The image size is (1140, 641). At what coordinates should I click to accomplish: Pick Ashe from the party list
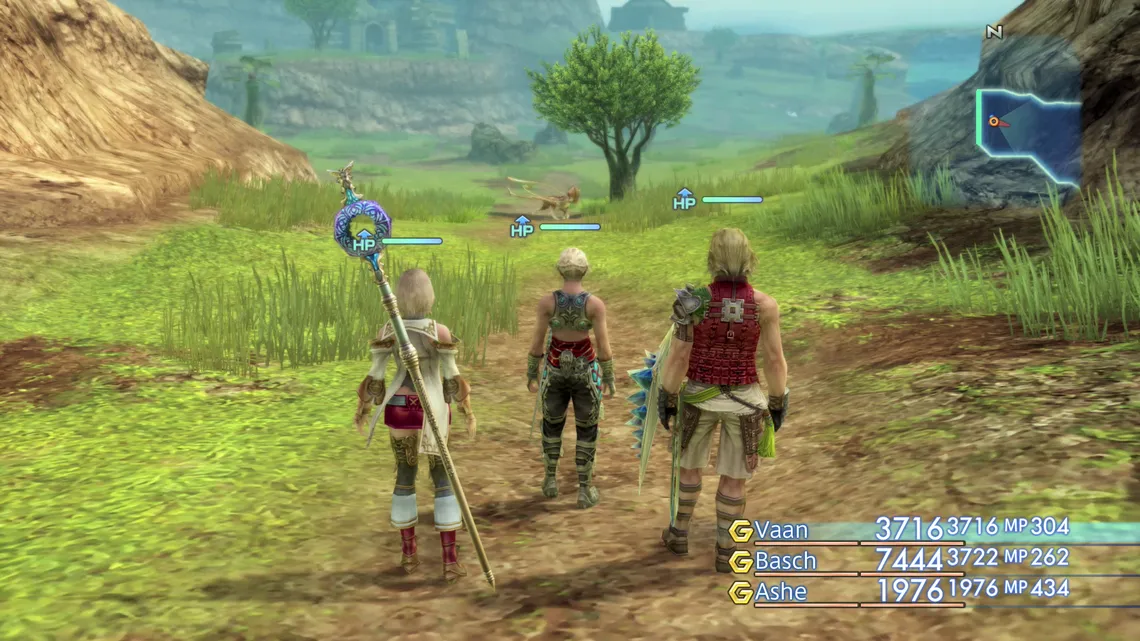pos(781,592)
